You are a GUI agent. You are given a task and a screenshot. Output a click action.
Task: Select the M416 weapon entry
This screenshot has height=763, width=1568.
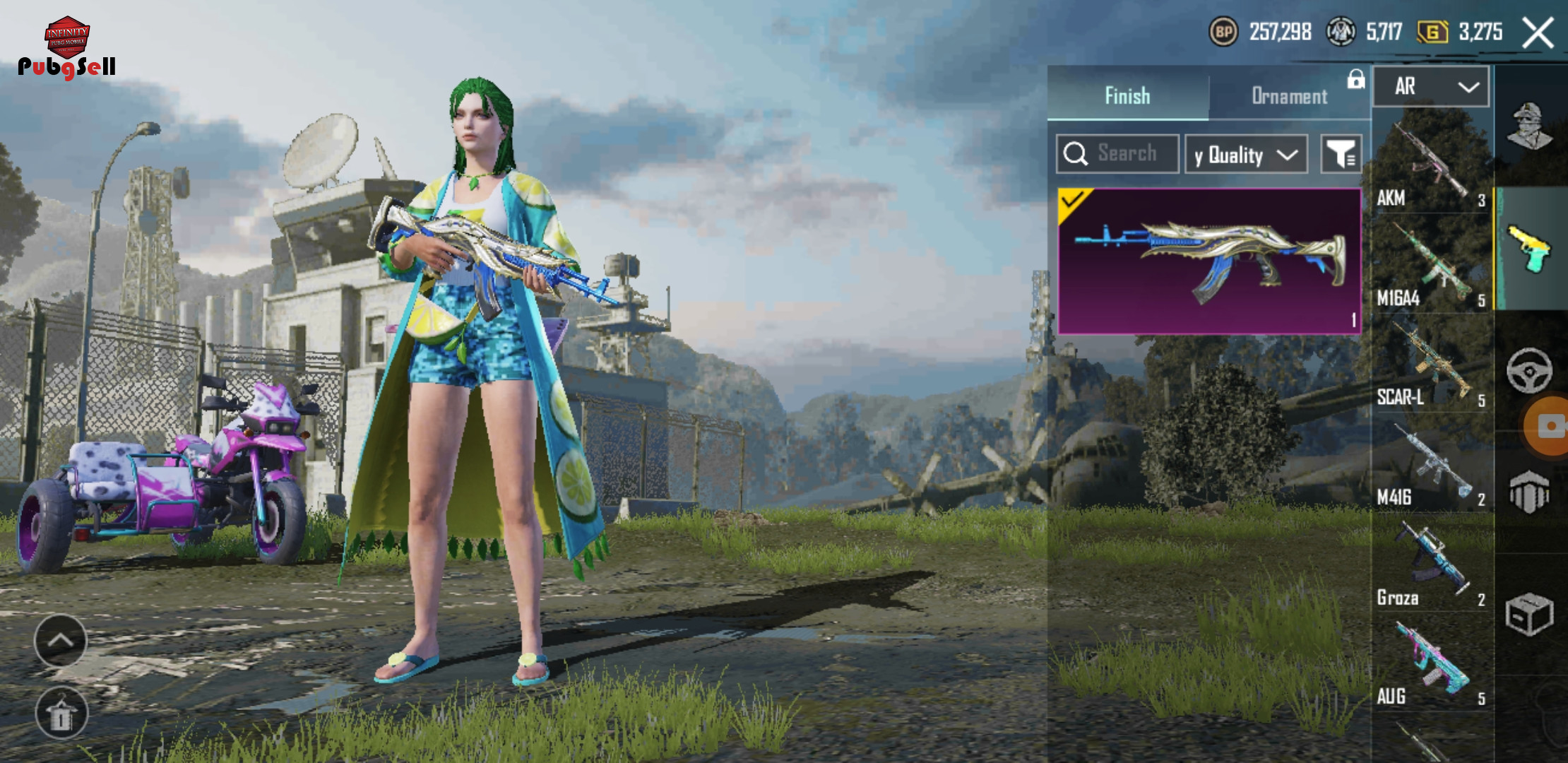click(x=1431, y=466)
